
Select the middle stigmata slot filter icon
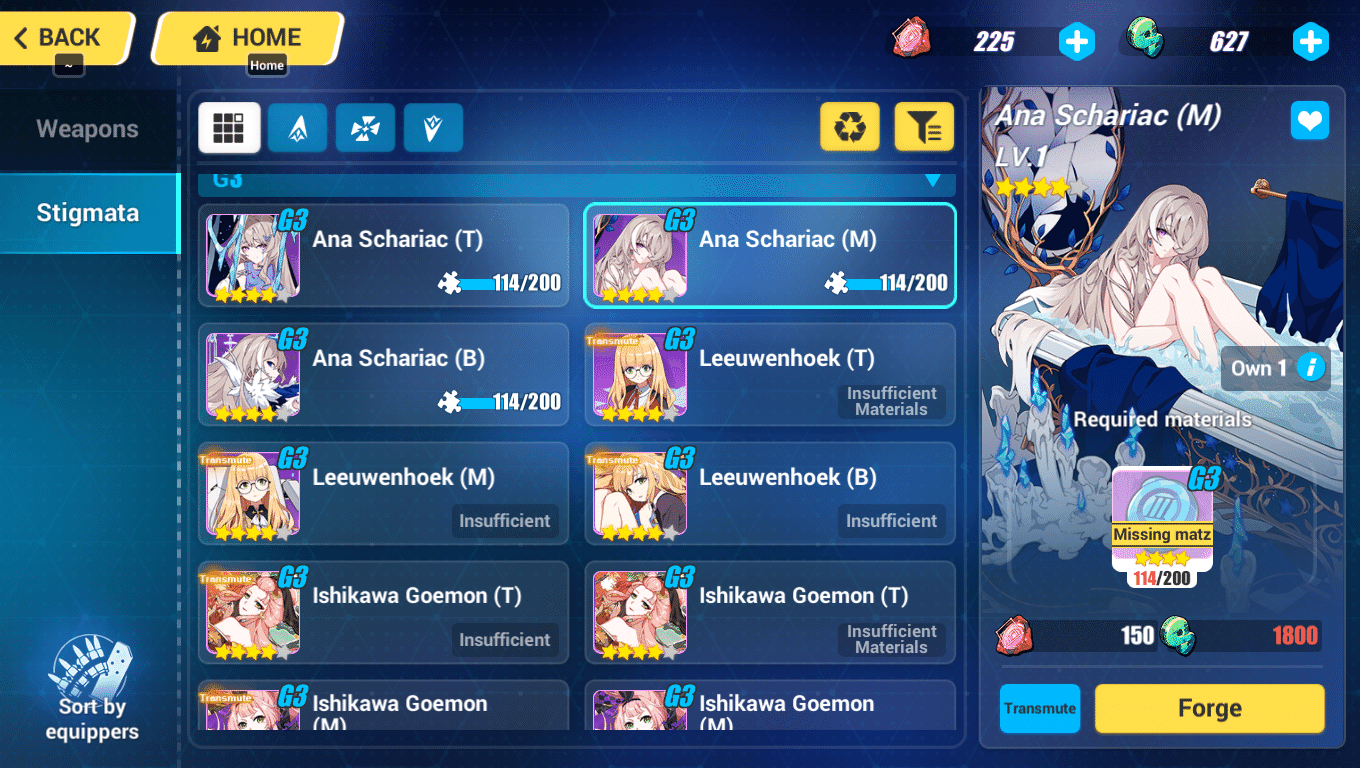point(365,127)
